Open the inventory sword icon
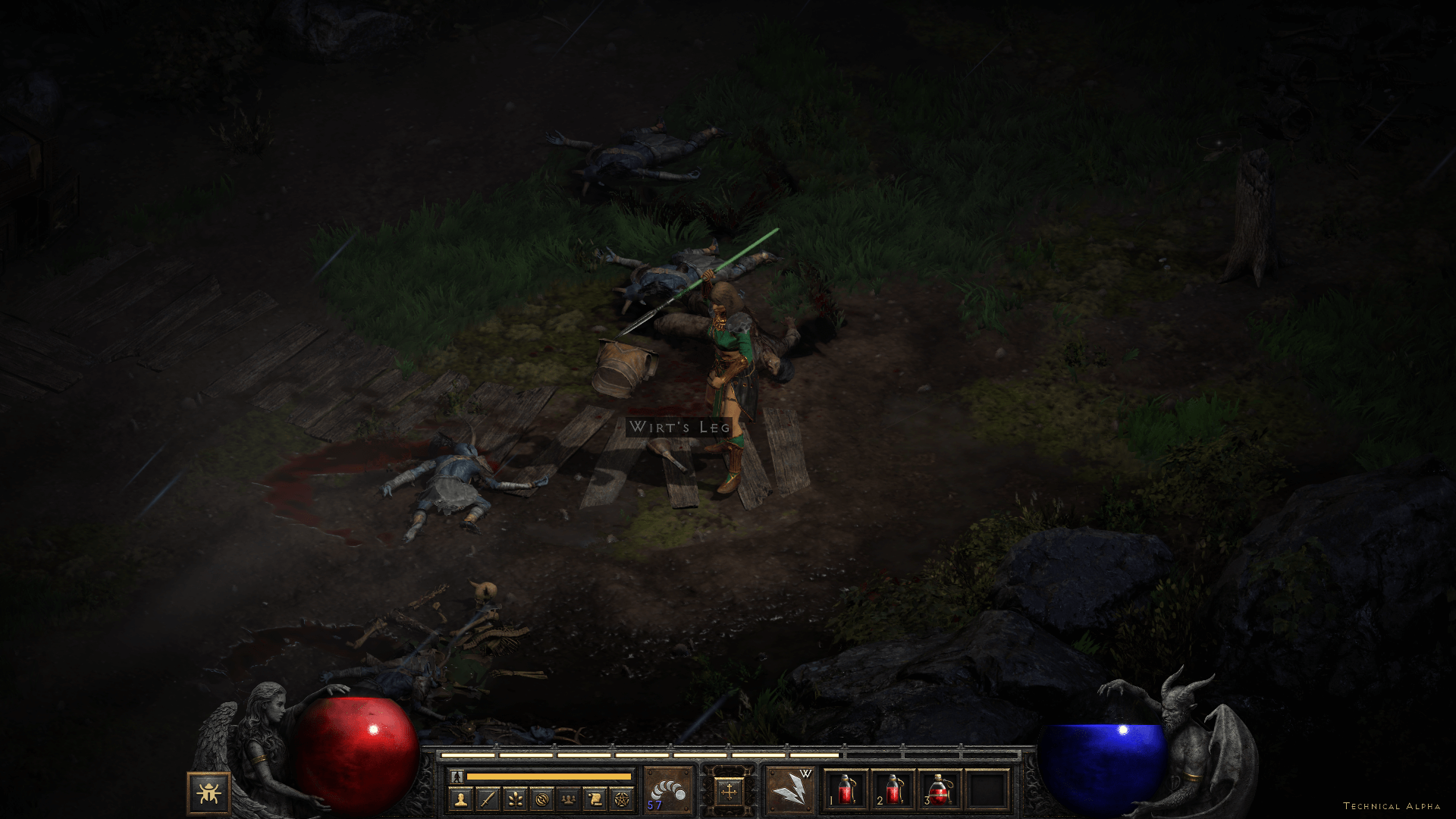Screen dimensions: 1456x819 (x=488, y=799)
